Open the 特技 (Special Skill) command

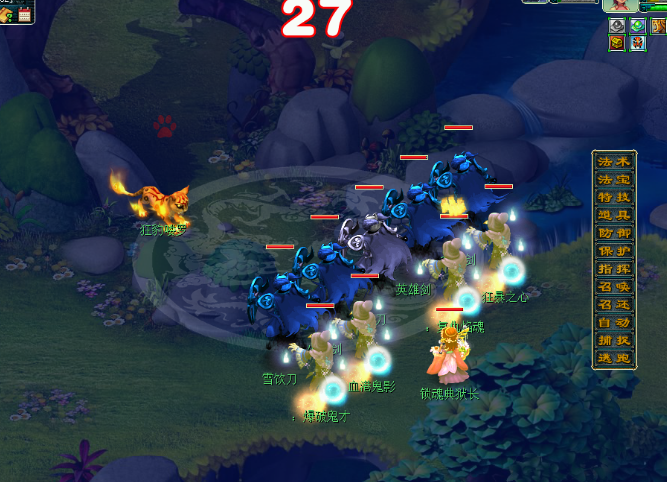[614, 197]
